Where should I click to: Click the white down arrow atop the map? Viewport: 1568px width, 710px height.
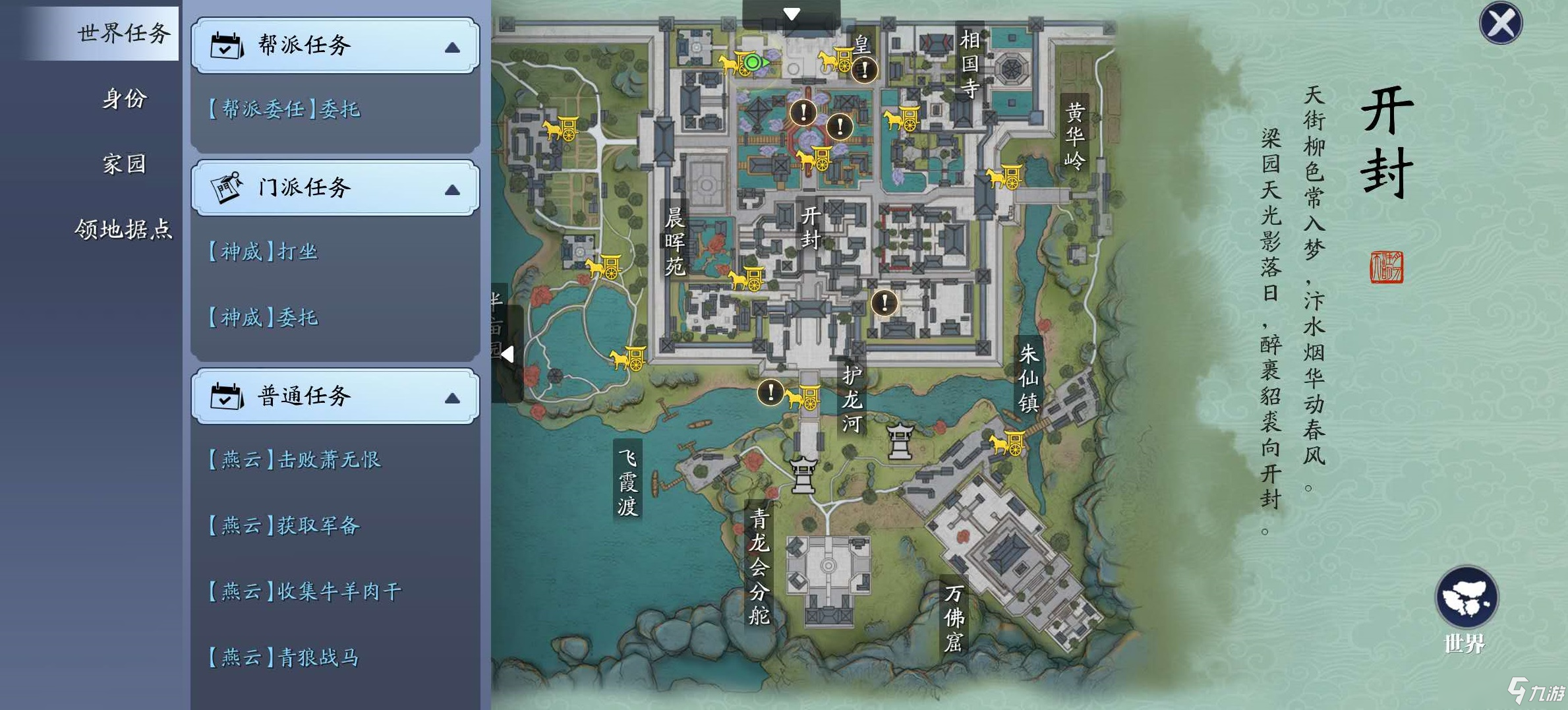(792, 14)
